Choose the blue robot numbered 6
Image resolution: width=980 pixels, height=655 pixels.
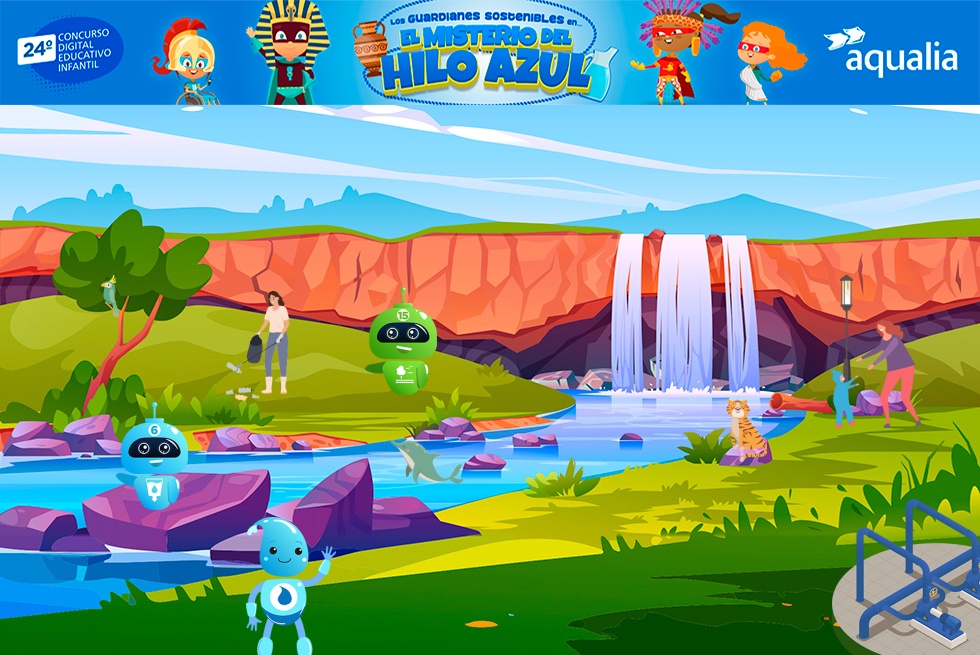tap(153, 460)
